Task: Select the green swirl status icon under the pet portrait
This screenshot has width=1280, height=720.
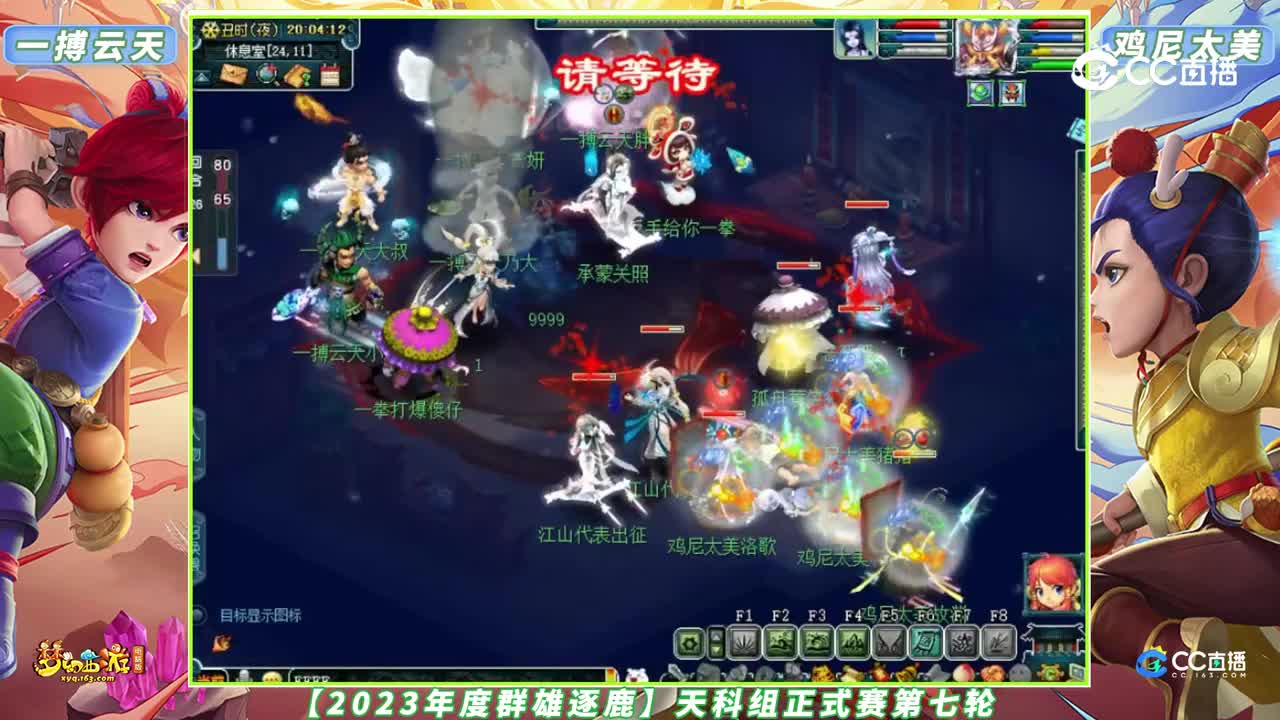Action: coord(980,92)
